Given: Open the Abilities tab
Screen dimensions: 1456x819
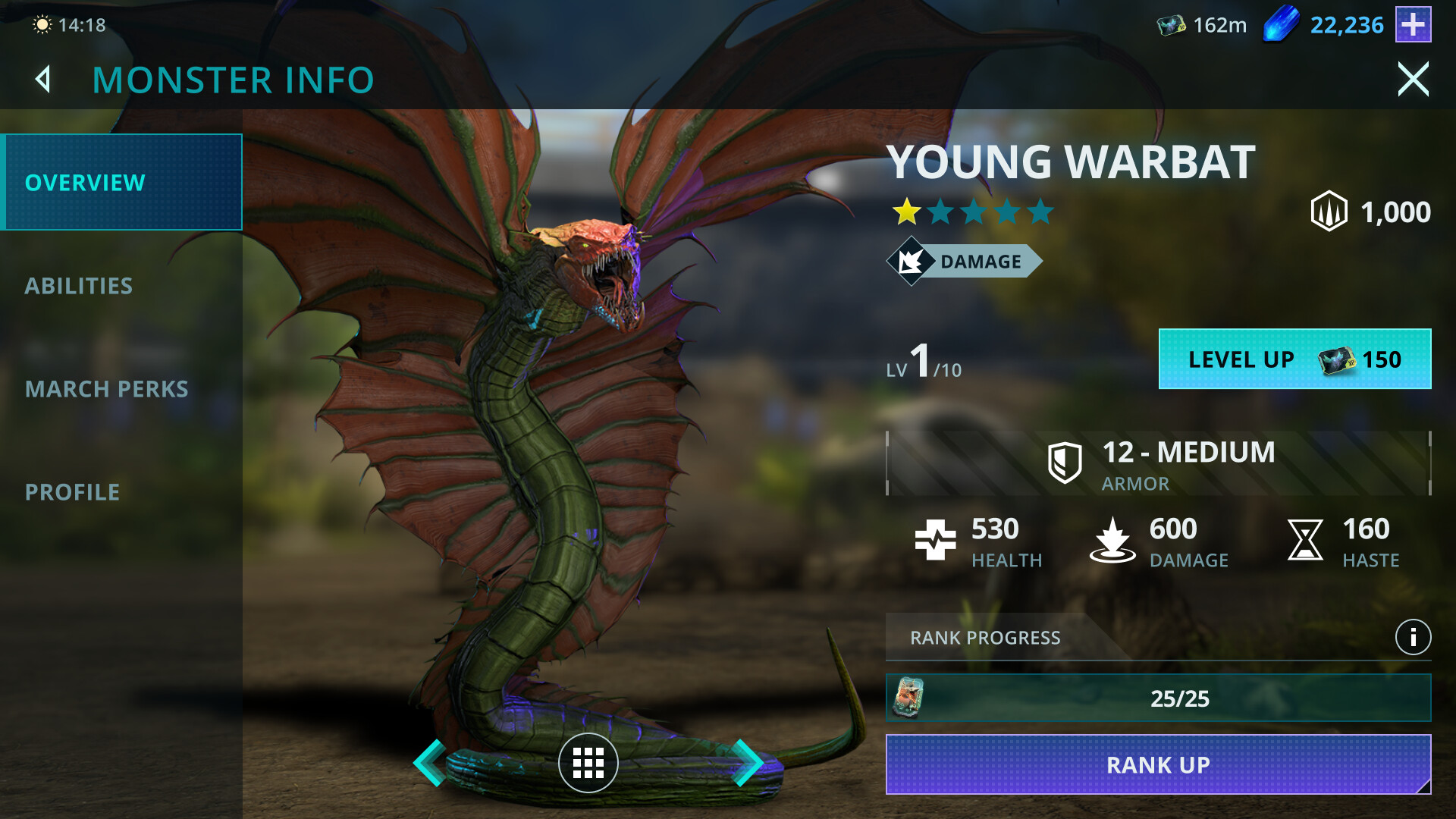Looking at the screenshot, I should tap(79, 286).
